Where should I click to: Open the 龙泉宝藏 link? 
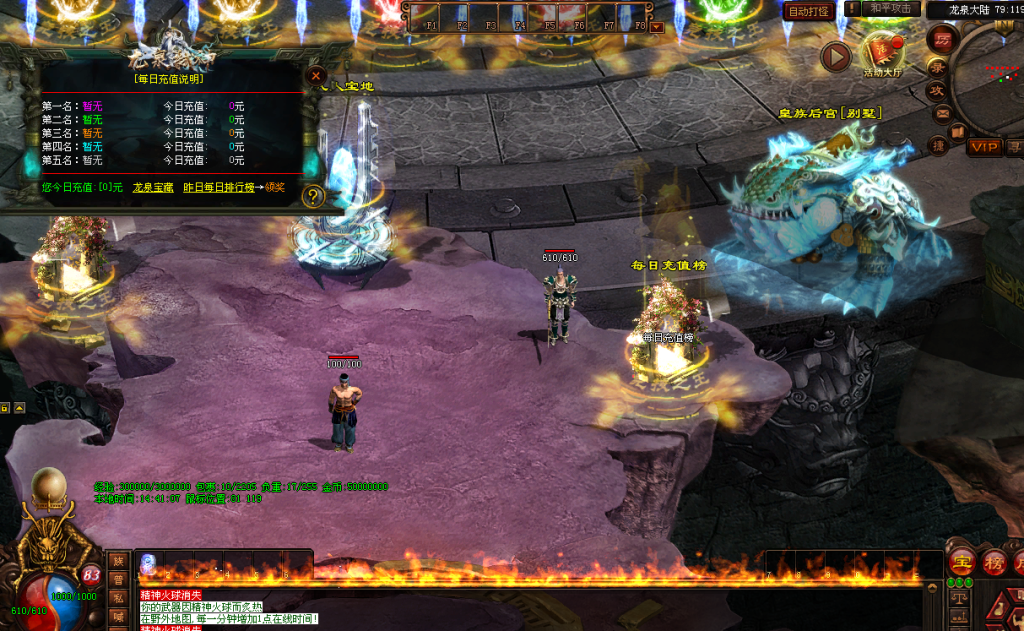[x=153, y=187]
